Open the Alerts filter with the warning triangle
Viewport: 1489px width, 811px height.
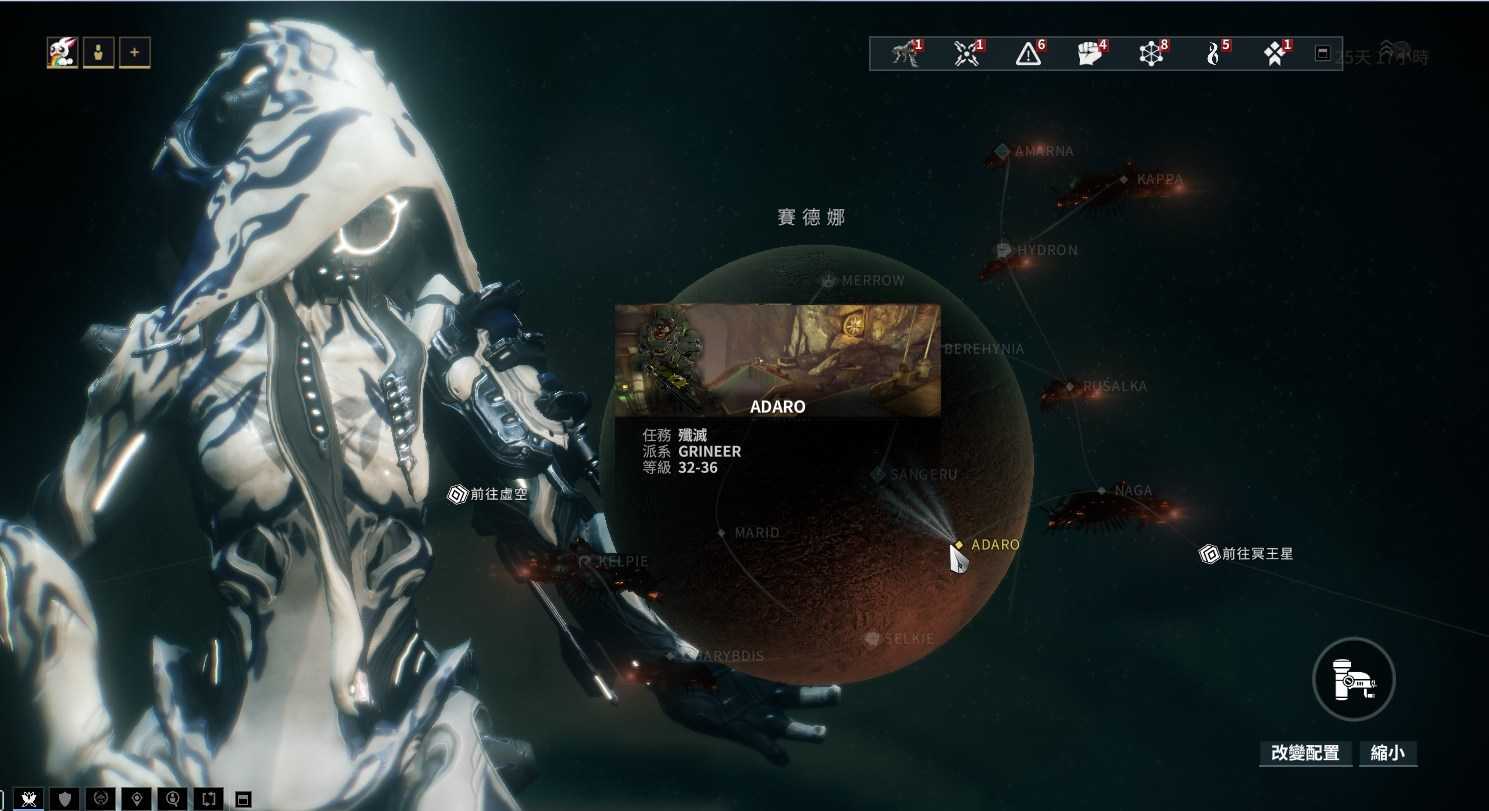point(1027,54)
